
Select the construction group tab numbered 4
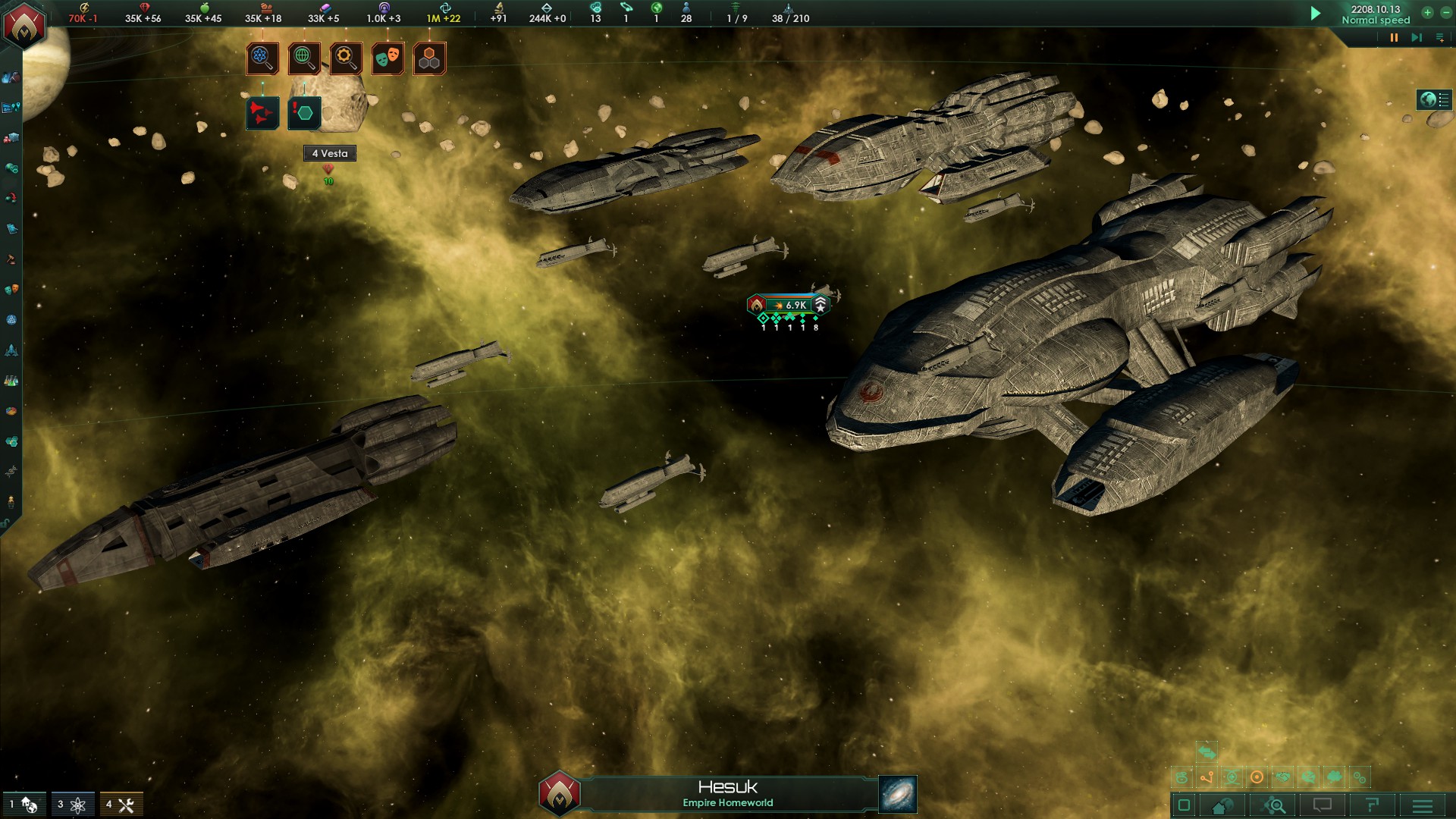point(121,805)
